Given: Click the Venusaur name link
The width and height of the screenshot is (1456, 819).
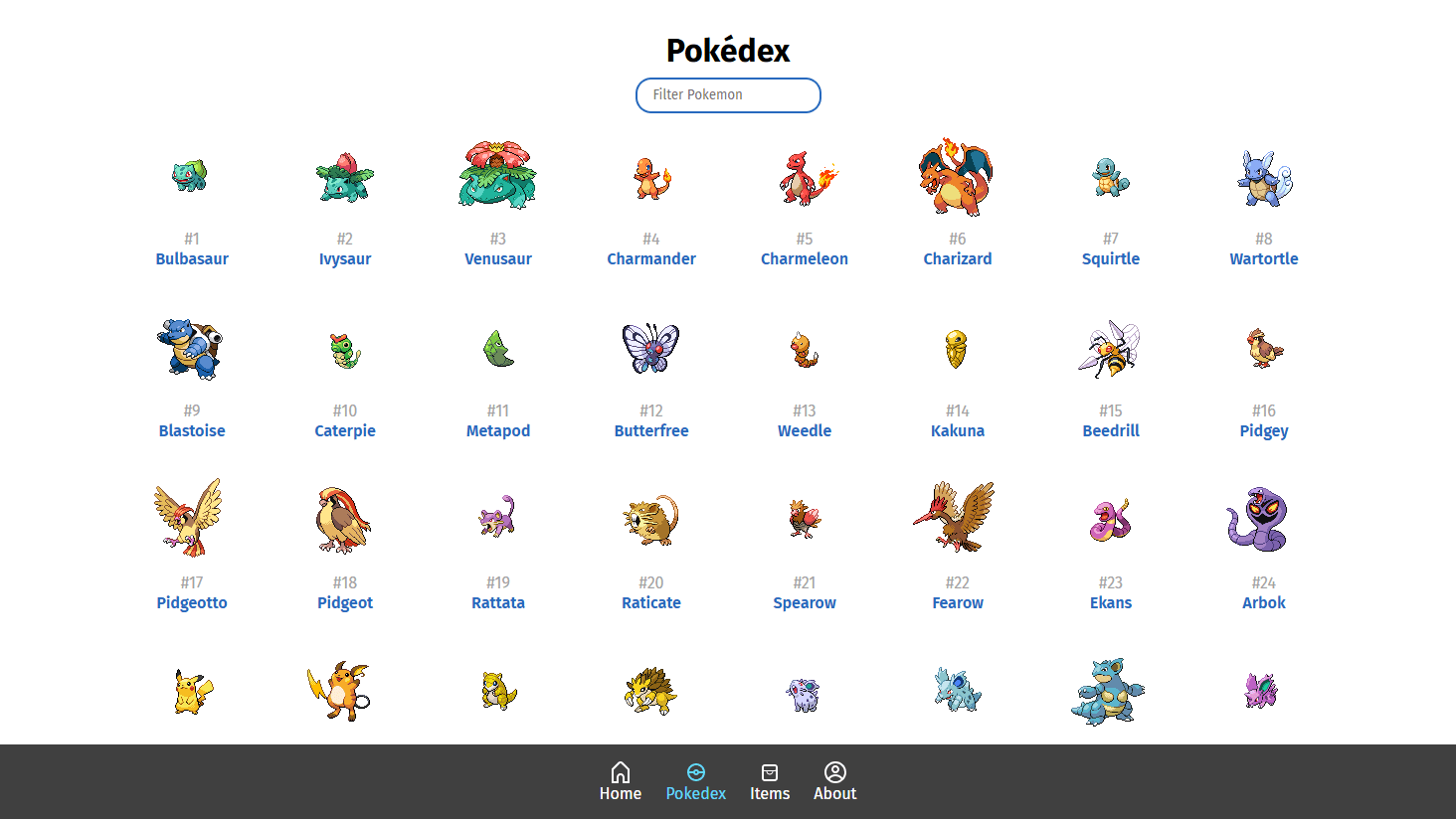Looking at the screenshot, I should tap(498, 258).
